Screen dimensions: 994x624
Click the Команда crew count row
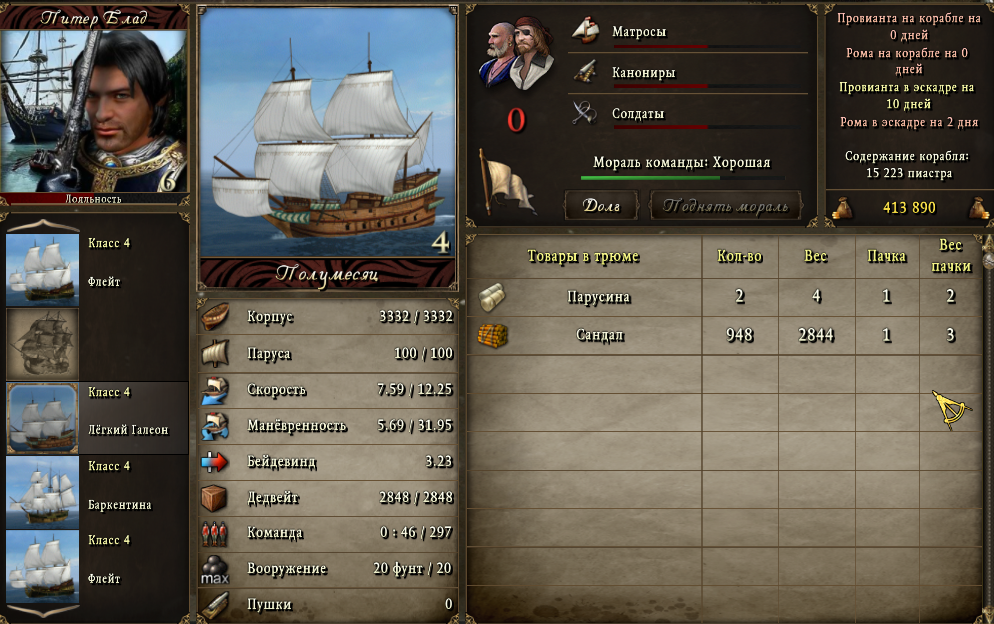click(x=328, y=533)
